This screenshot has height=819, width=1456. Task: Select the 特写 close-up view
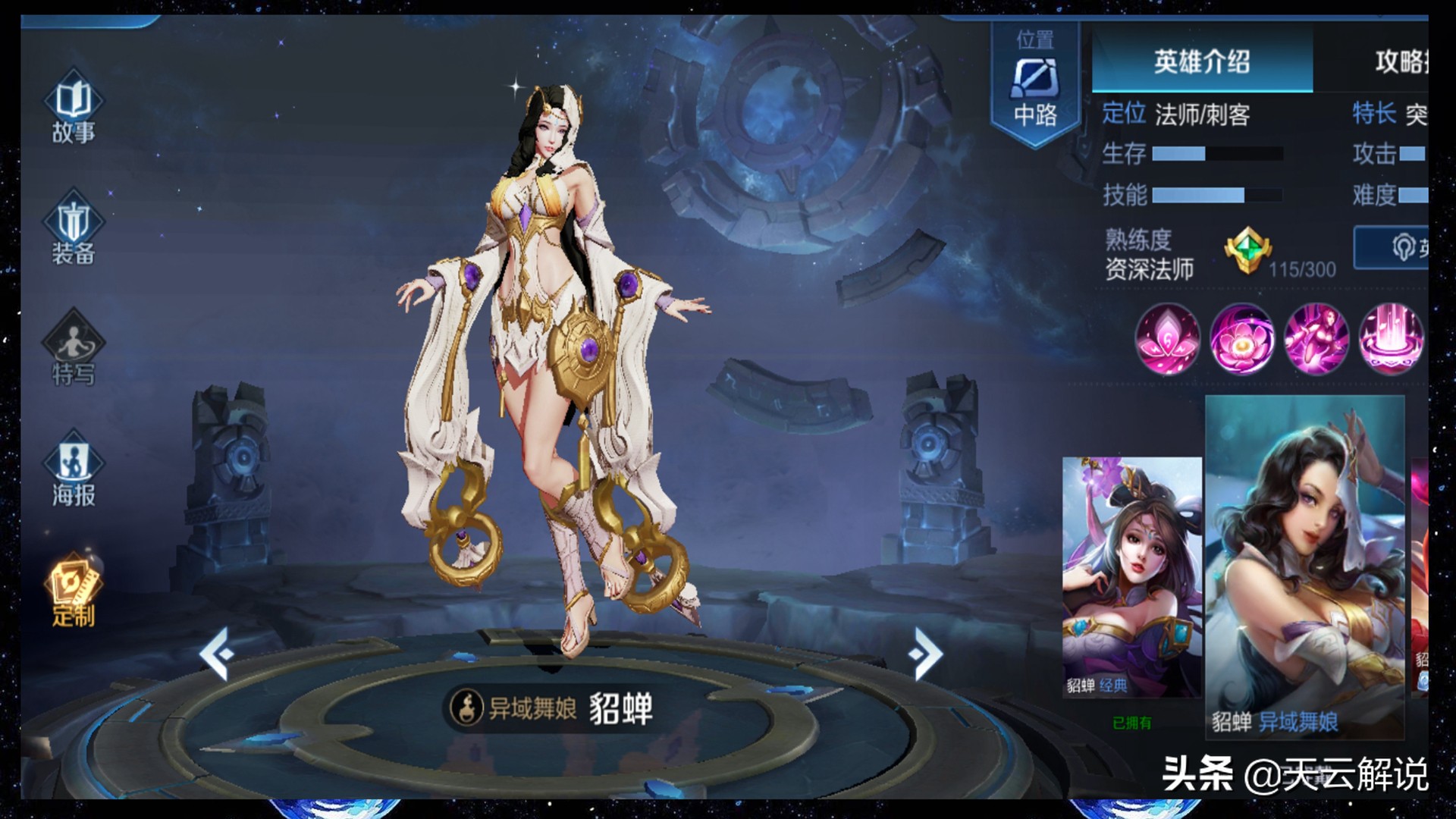pyautogui.click(x=73, y=350)
